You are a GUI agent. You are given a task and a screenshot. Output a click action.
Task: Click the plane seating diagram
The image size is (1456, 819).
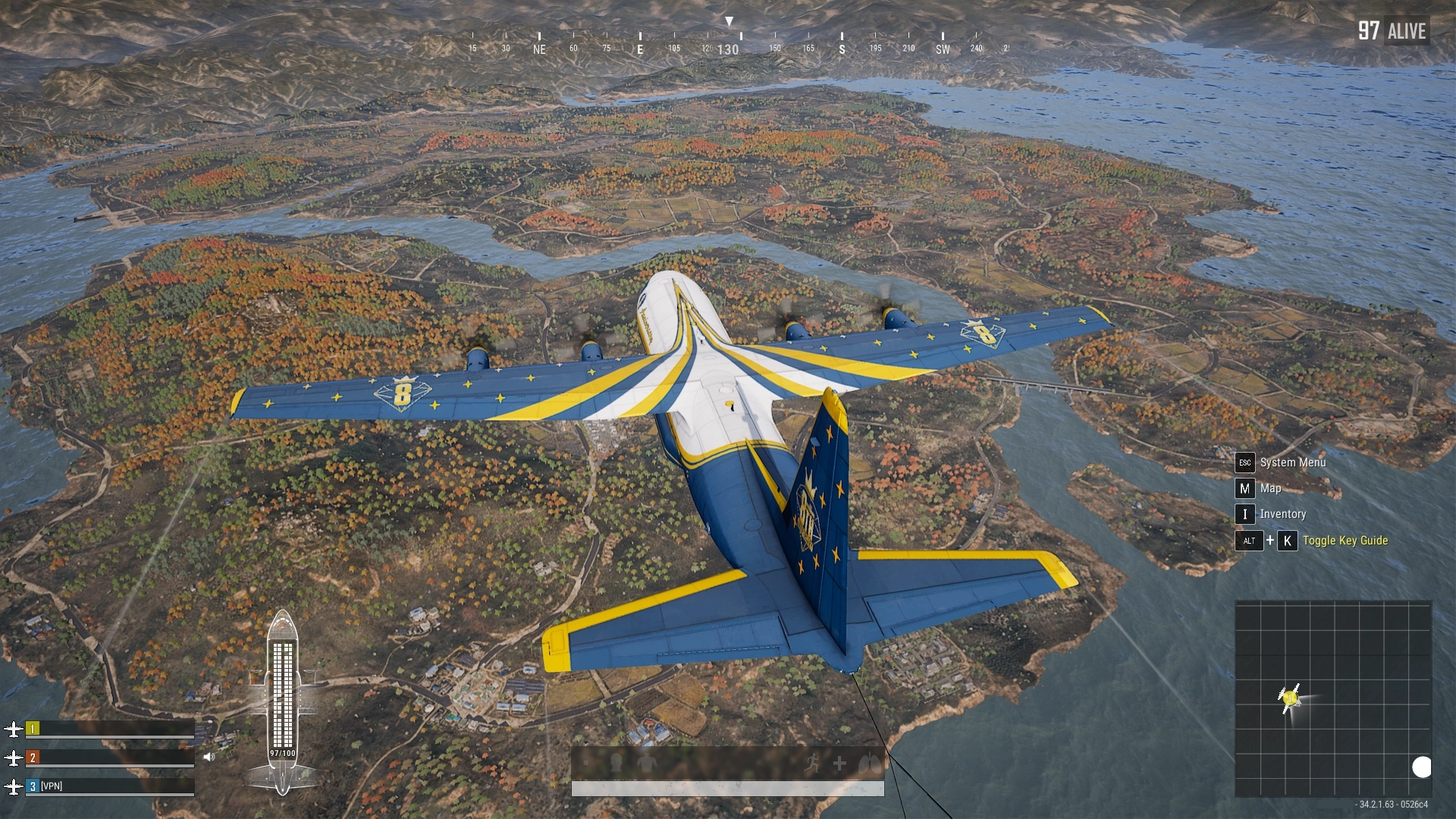click(282, 701)
